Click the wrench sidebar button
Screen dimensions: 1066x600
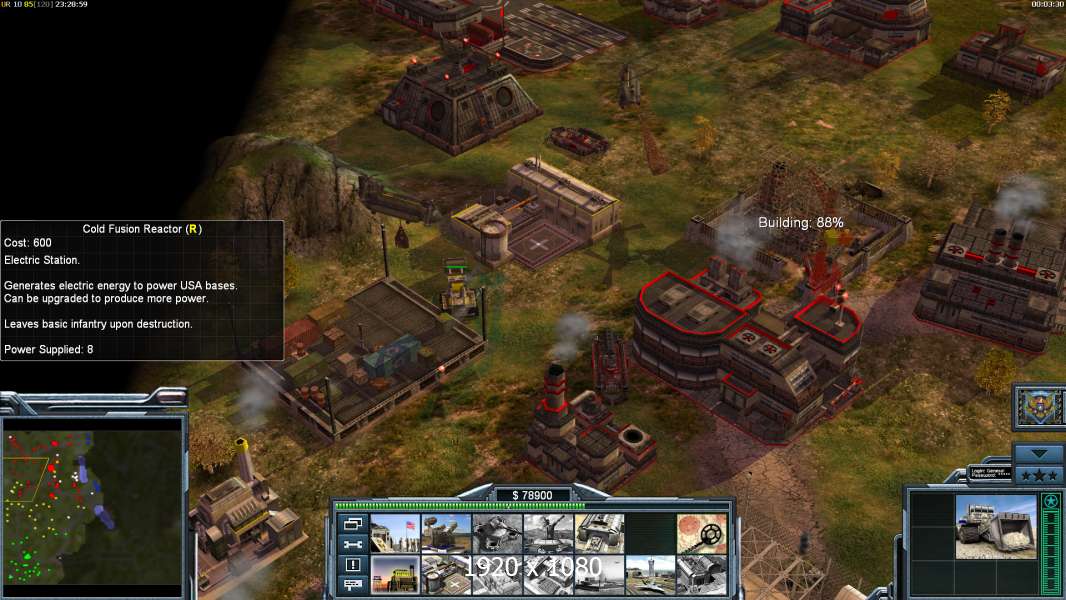(352, 544)
